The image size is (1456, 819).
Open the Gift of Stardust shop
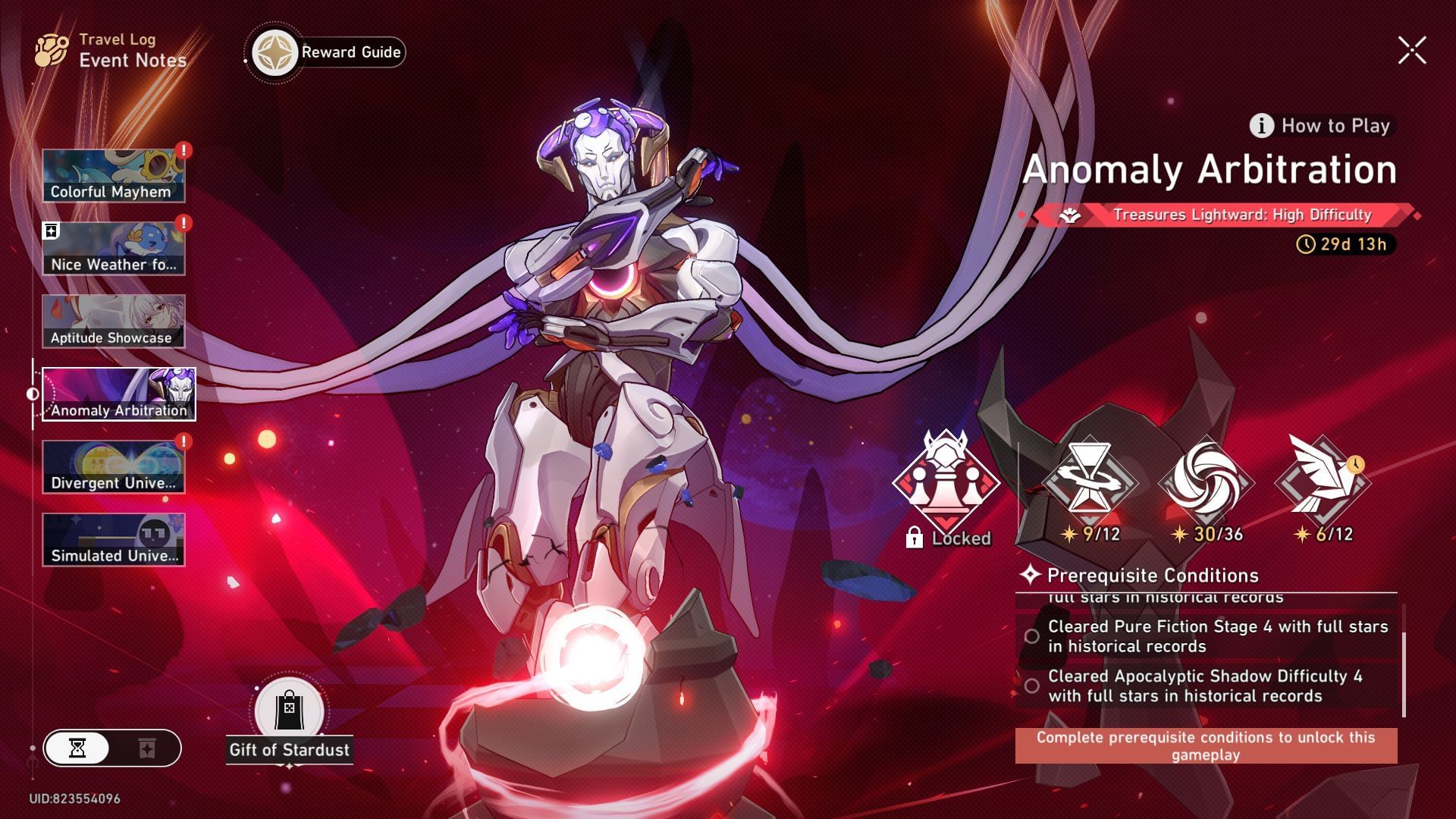click(289, 720)
